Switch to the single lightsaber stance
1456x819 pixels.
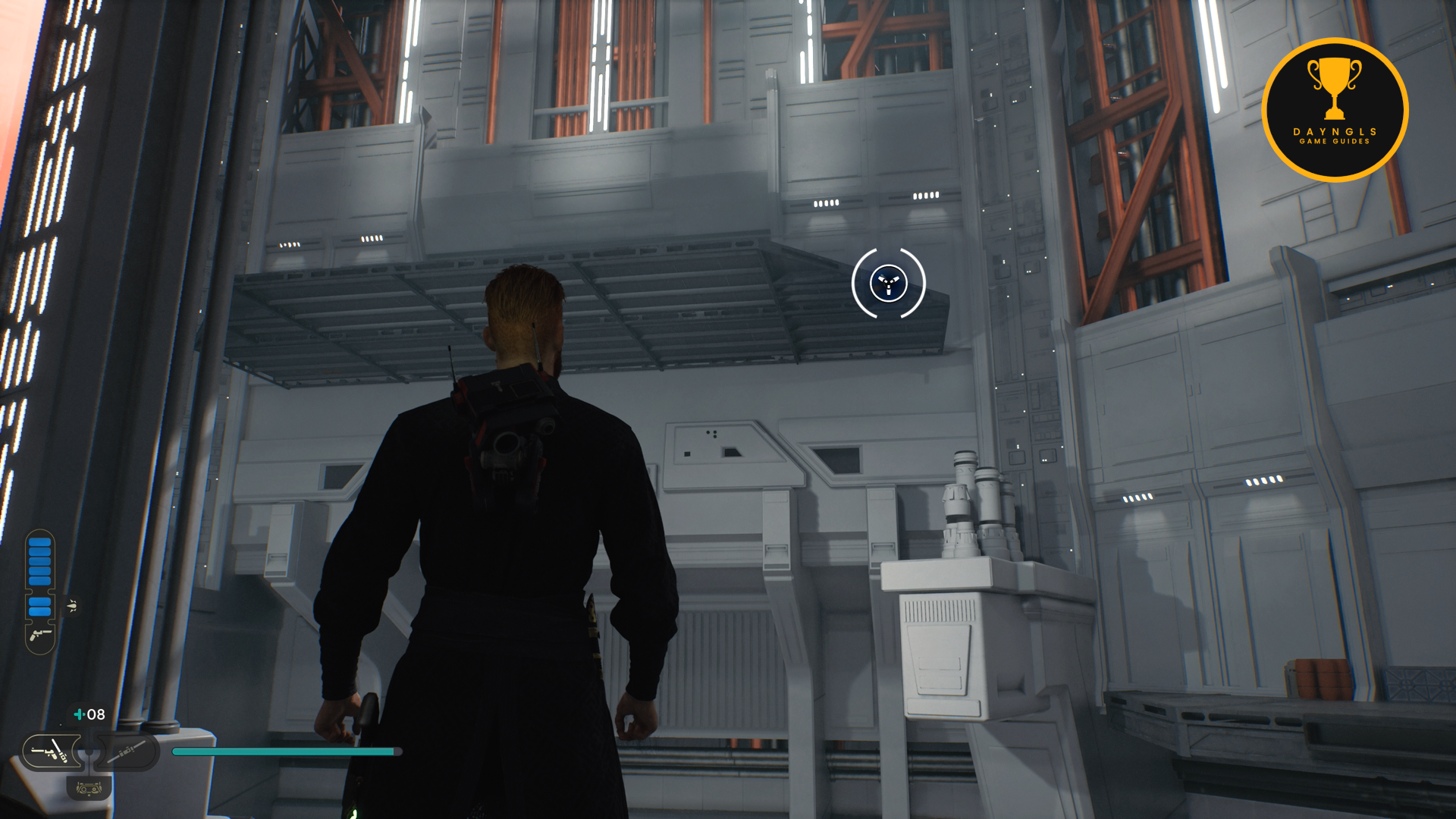point(127,752)
